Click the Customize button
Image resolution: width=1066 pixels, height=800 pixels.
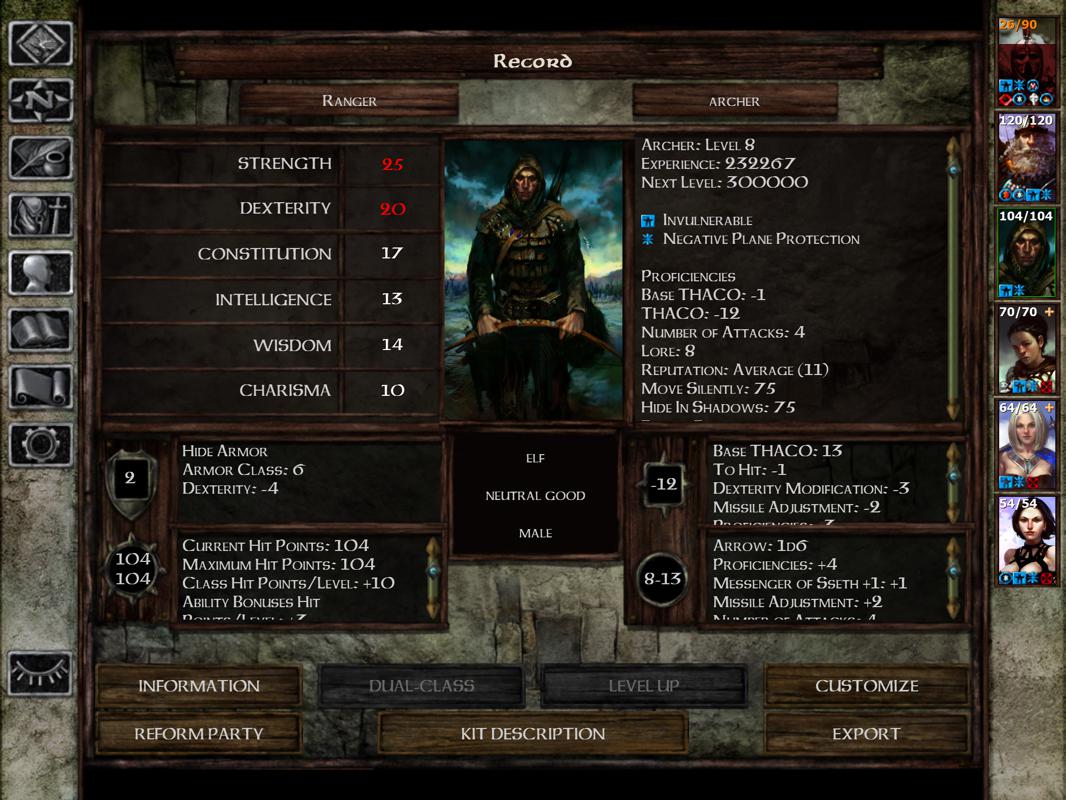(x=866, y=686)
